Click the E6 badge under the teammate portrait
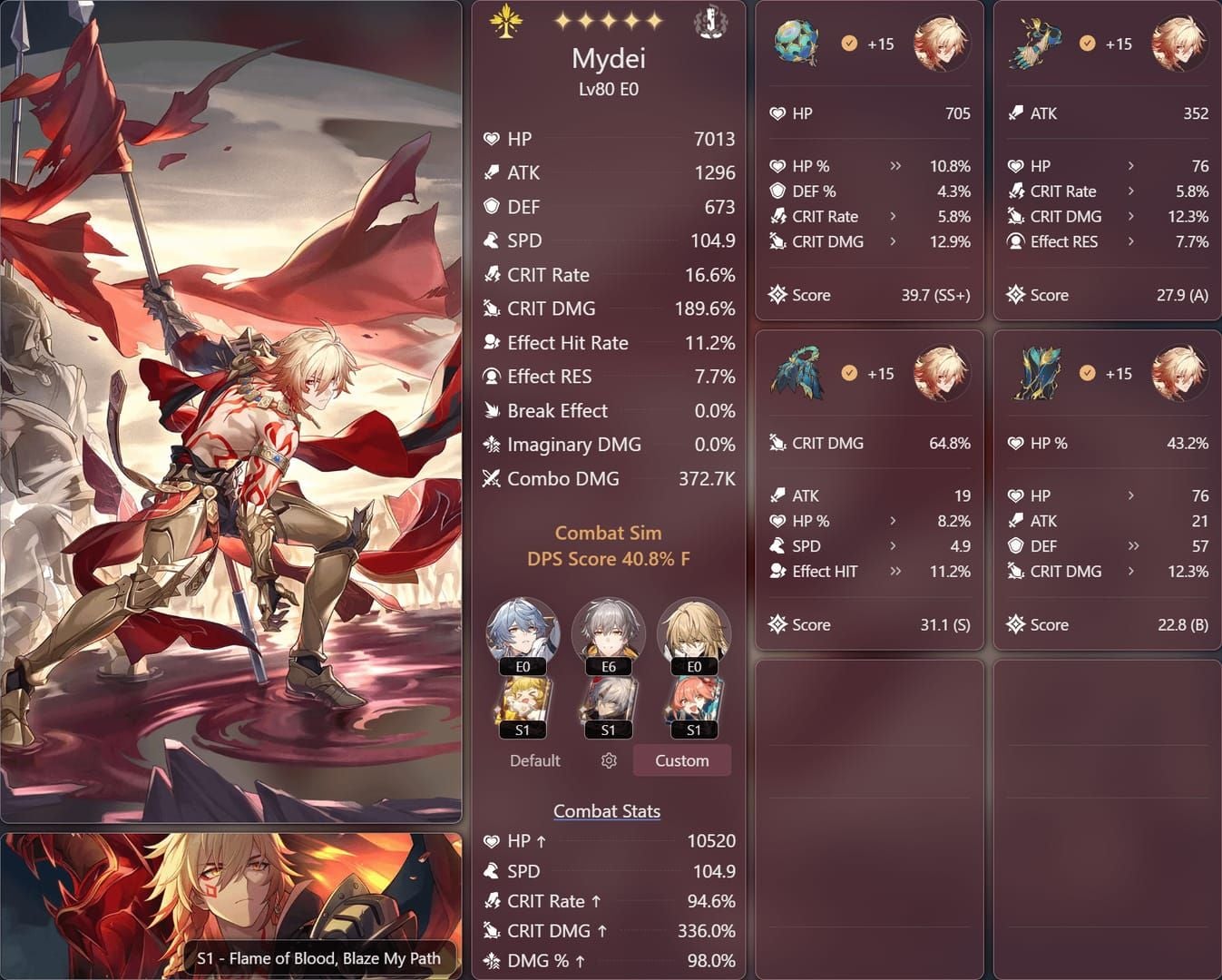 pos(608,666)
